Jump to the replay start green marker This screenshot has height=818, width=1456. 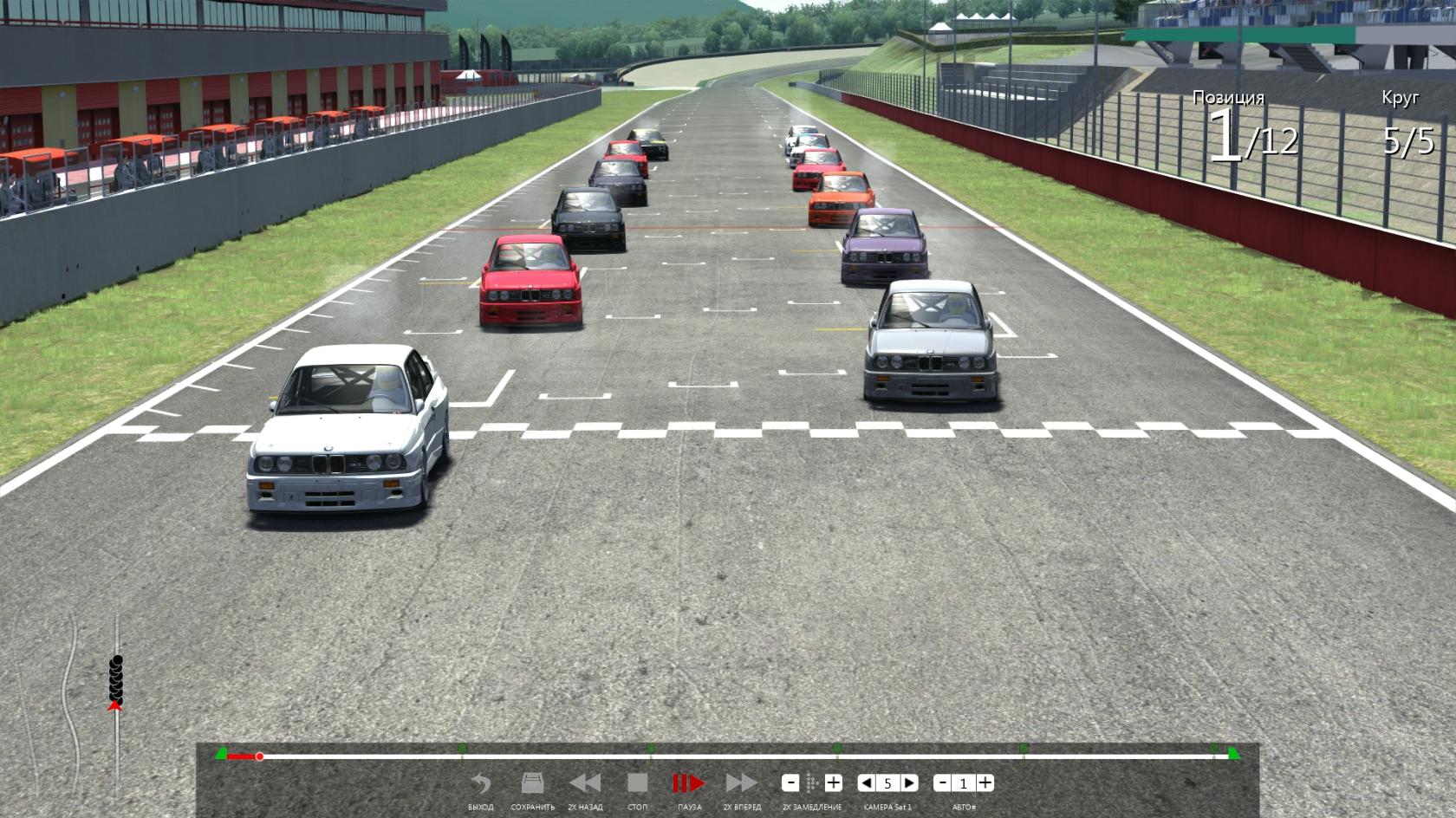click(221, 755)
